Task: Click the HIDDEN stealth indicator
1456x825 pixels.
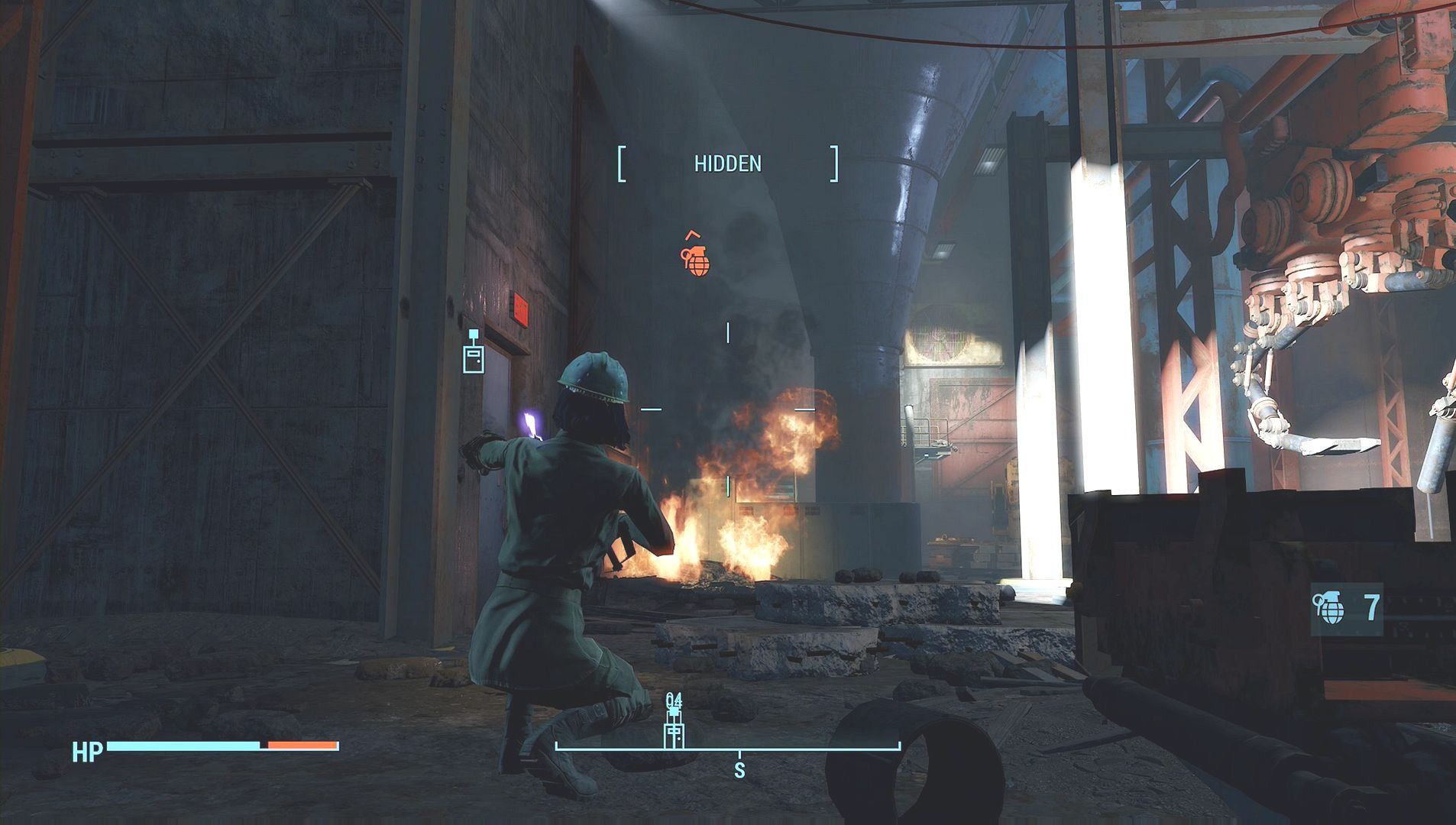Action: (x=727, y=163)
